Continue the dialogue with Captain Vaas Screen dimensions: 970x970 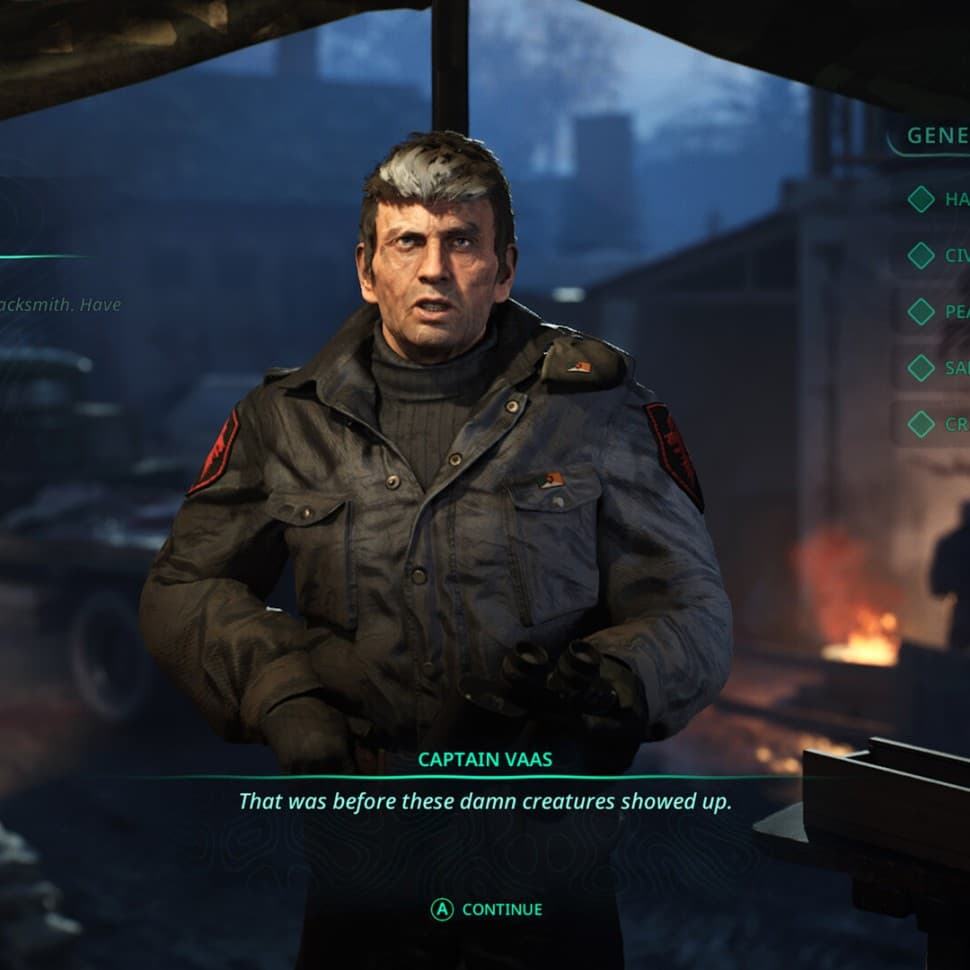(487, 909)
